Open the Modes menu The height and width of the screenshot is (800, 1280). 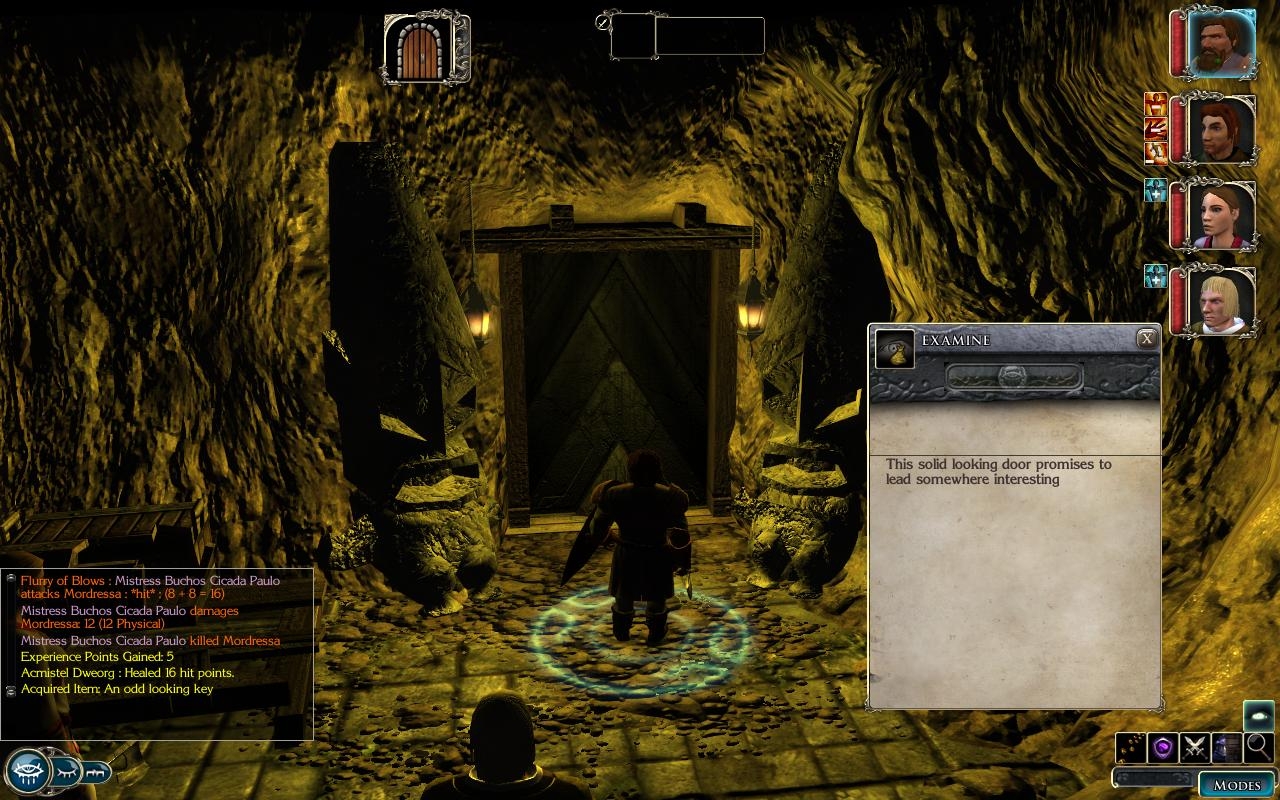tap(1236, 785)
